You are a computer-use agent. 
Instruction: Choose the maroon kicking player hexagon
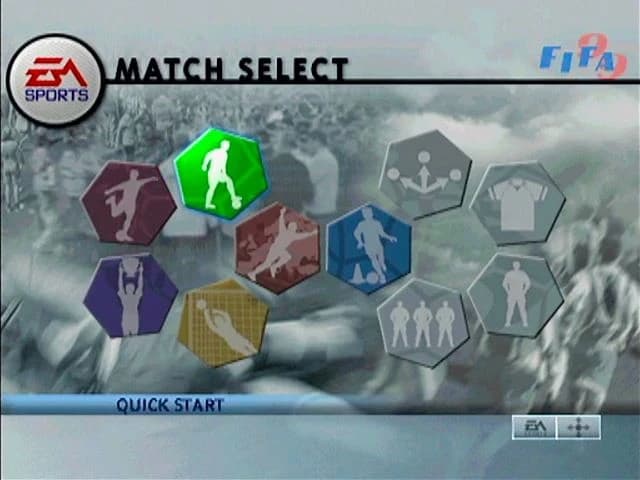click(x=129, y=203)
